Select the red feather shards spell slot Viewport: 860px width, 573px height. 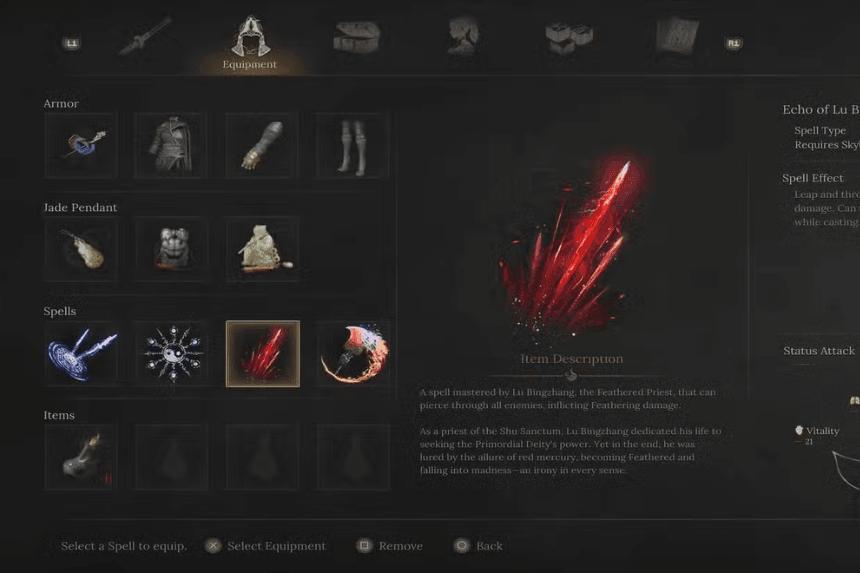[x=262, y=354]
